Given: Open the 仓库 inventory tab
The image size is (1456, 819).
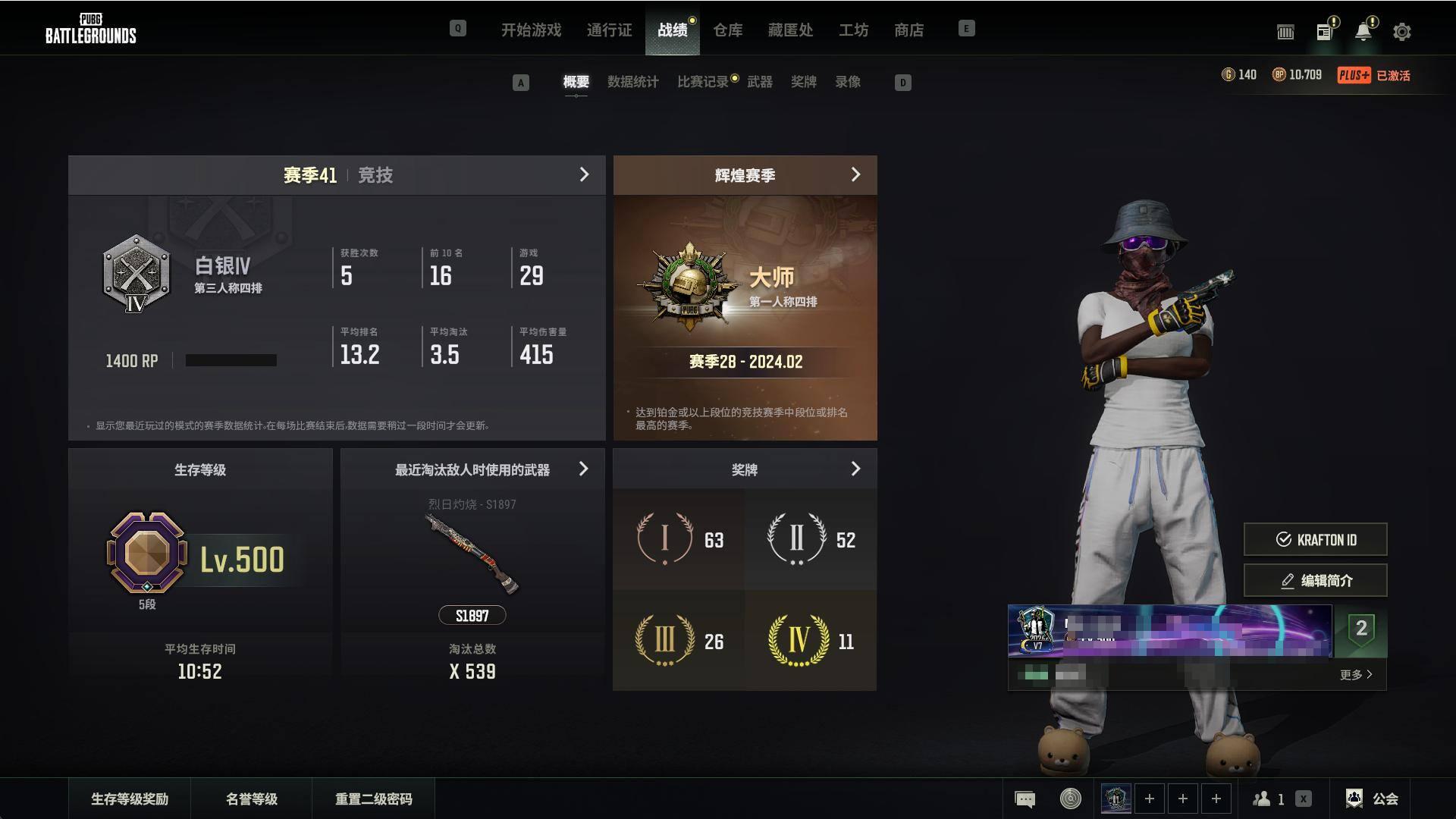Looking at the screenshot, I should [727, 30].
